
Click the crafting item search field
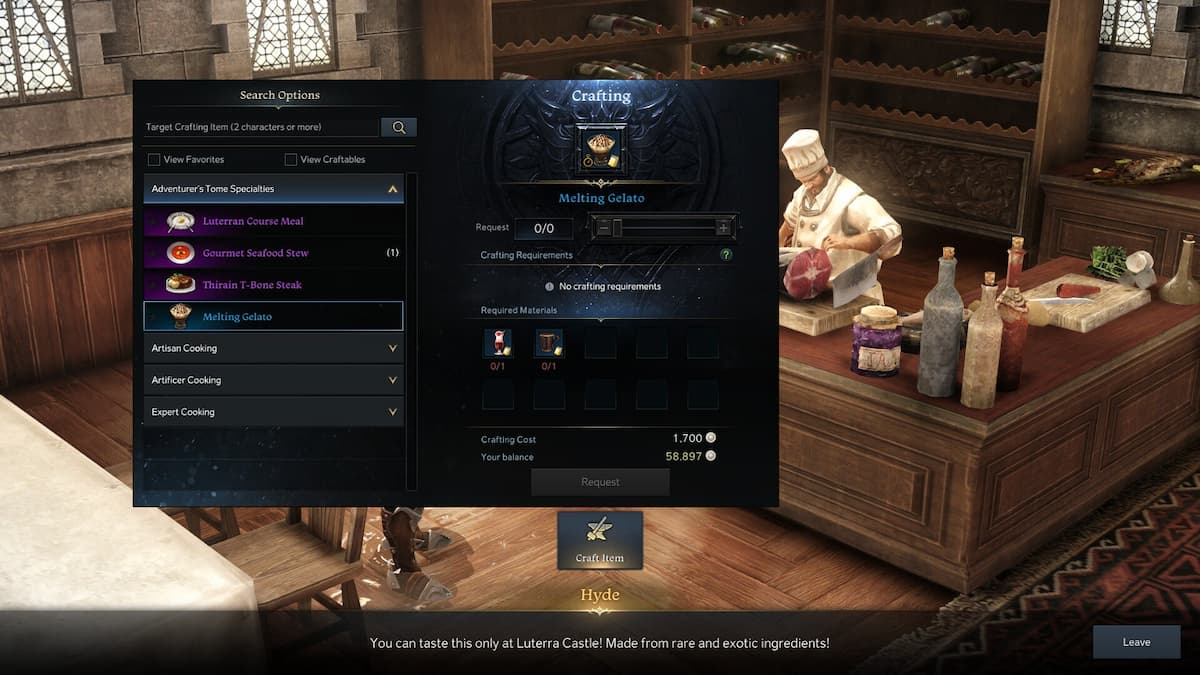tap(262, 128)
